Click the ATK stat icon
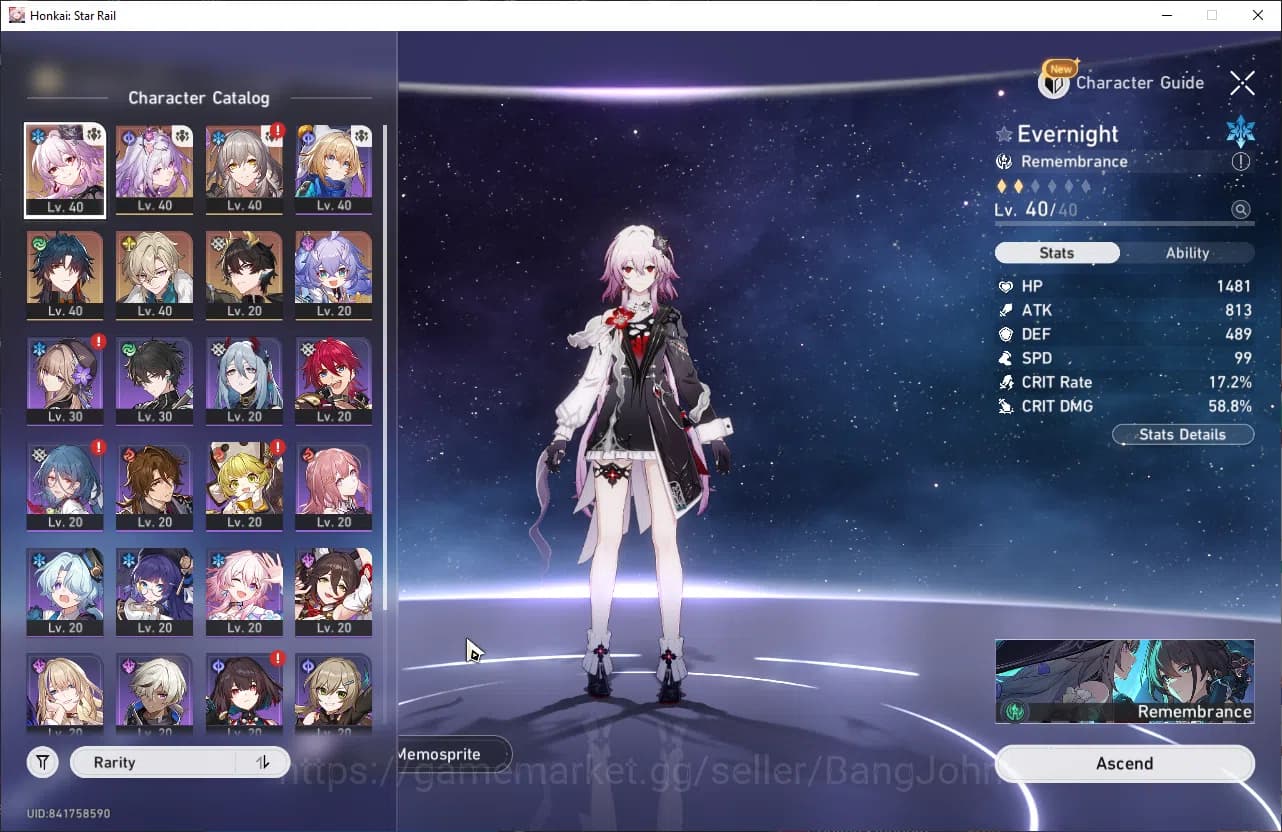 [1006, 310]
